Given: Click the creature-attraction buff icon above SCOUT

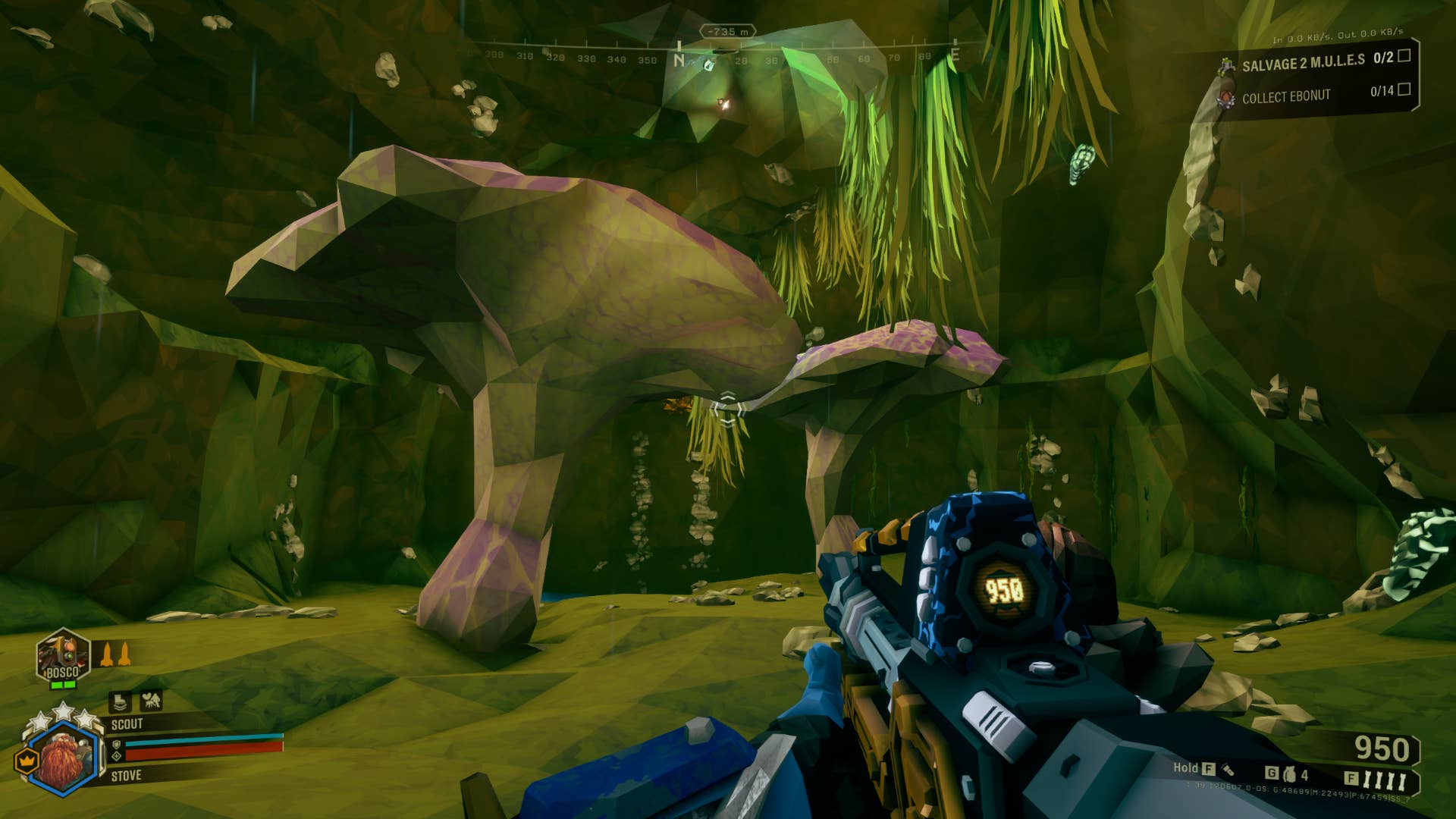Looking at the screenshot, I should [152, 701].
